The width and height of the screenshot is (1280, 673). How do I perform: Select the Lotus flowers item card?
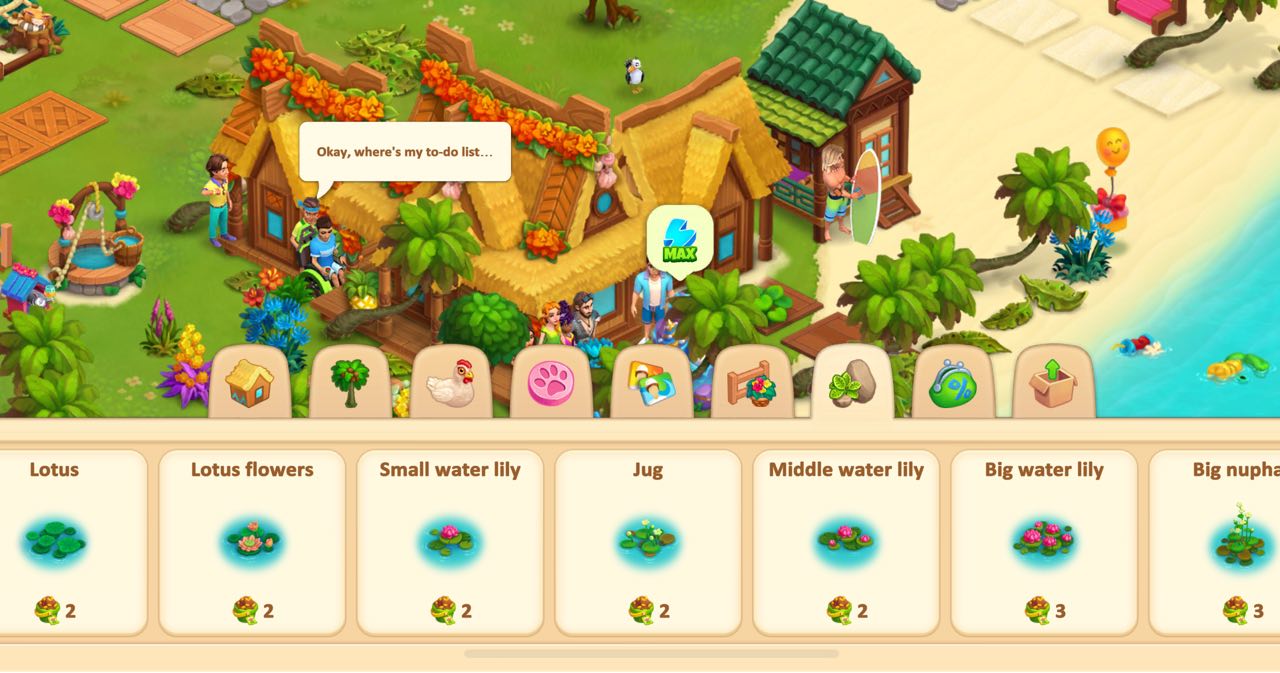pos(252,541)
